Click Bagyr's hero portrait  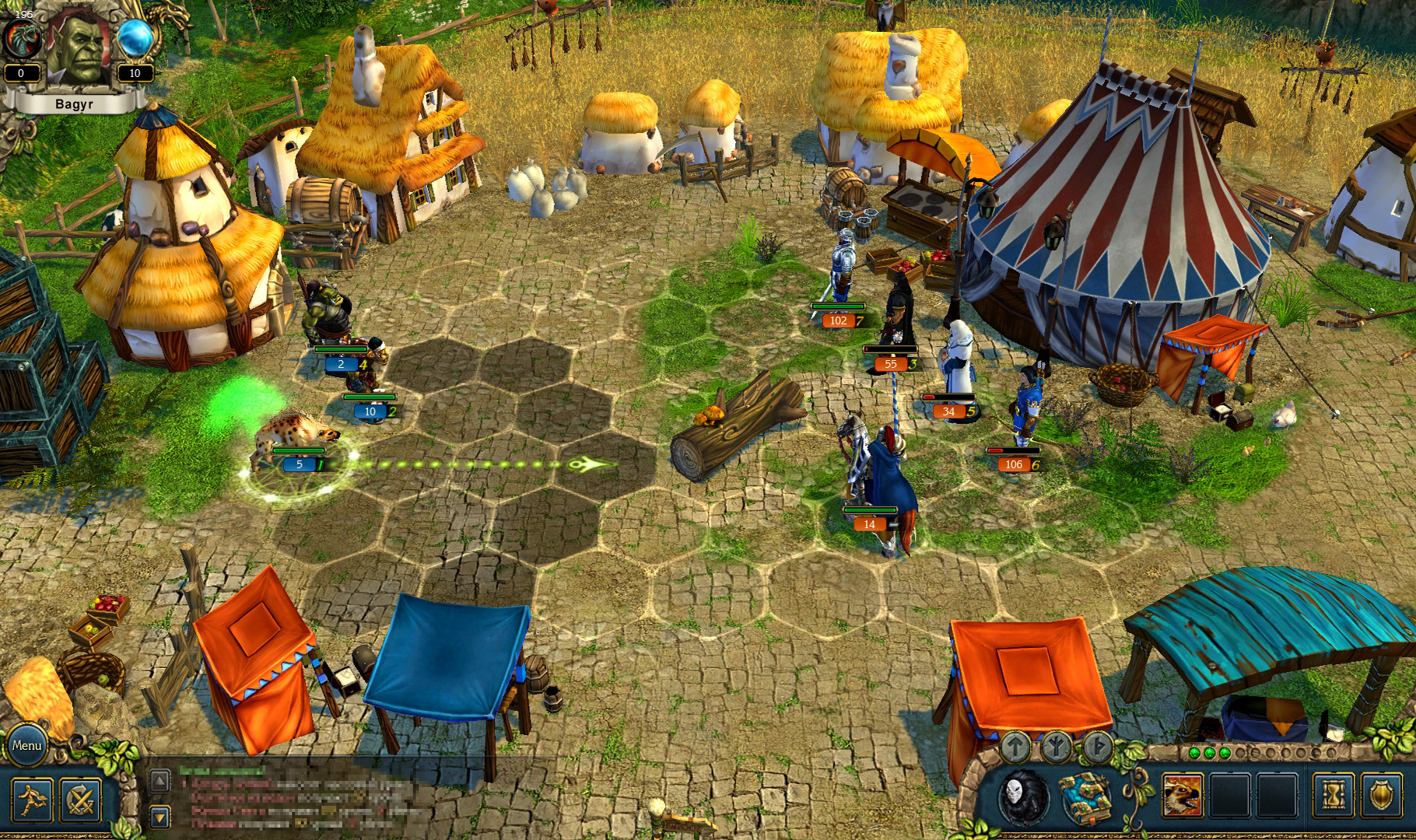[78, 47]
